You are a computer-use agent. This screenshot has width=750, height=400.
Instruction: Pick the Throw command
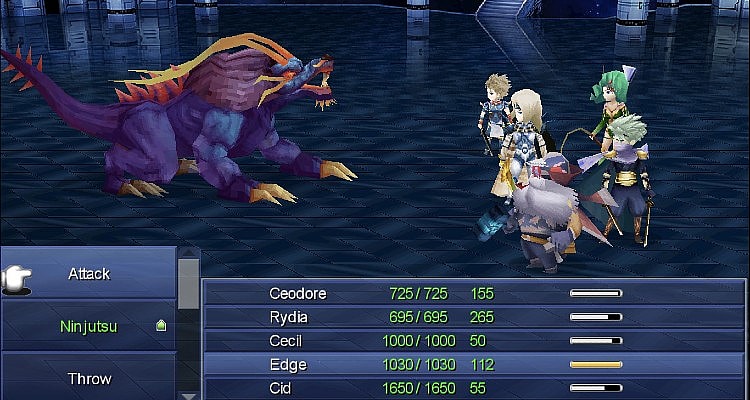click(89, 379)
